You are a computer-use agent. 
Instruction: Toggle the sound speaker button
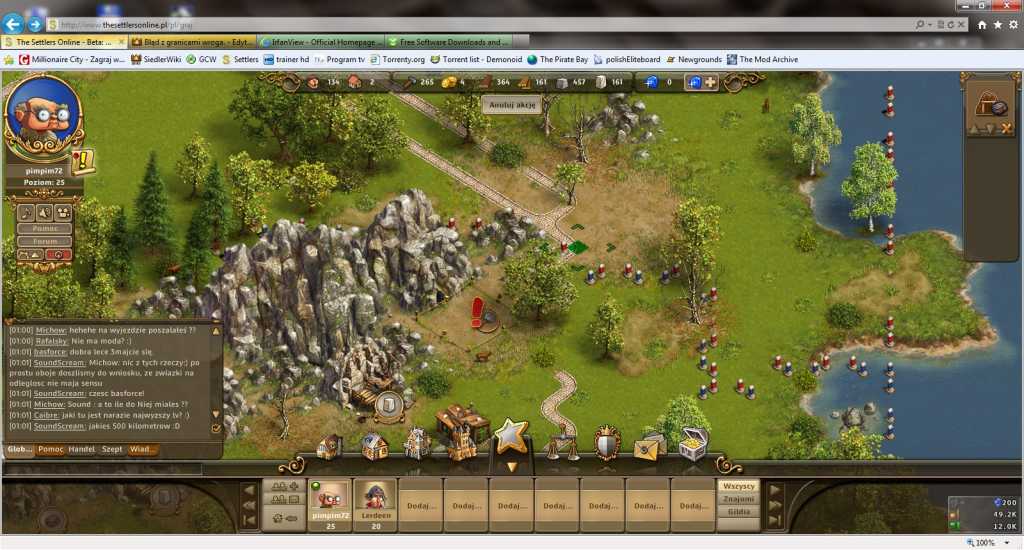click(x=45, y=212)
